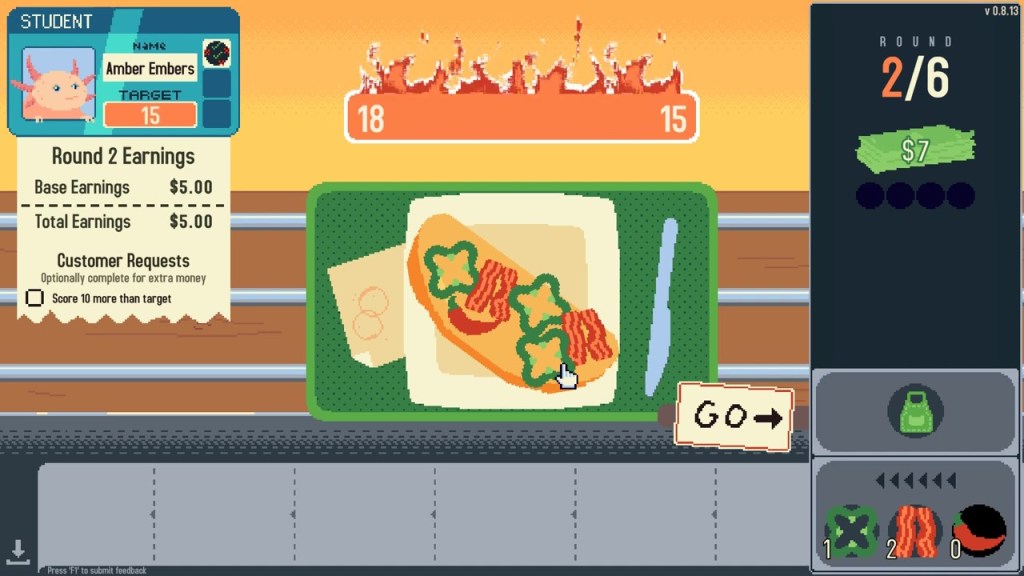1024x576 pixels.
Task: Click the $7 cash stack
Action: (914, 151)
